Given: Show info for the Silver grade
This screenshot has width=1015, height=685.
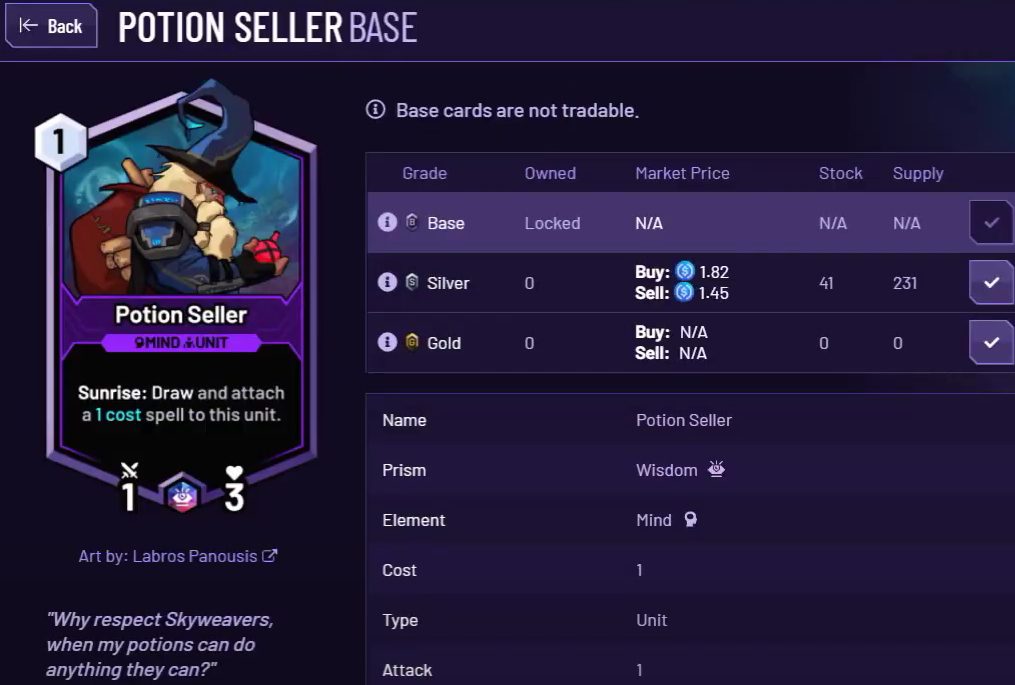Looking at the screenshot, I should pos(387,282).
